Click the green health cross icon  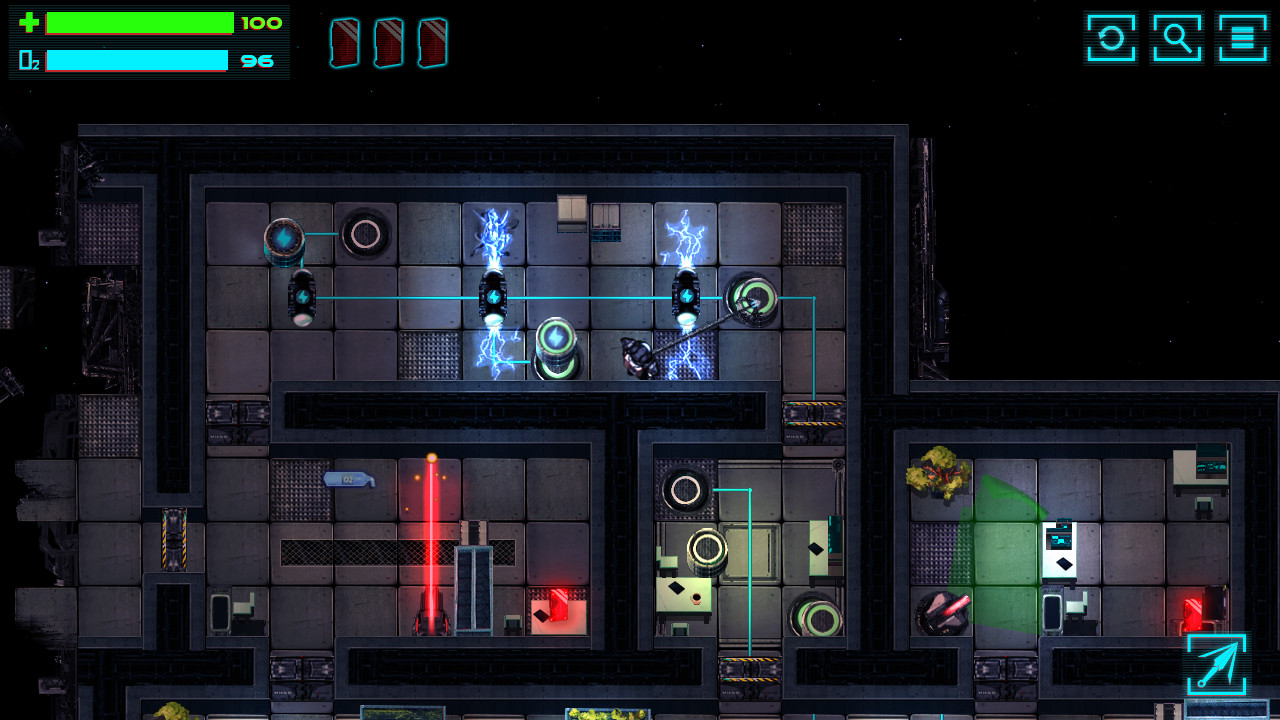tap(28, 22)
